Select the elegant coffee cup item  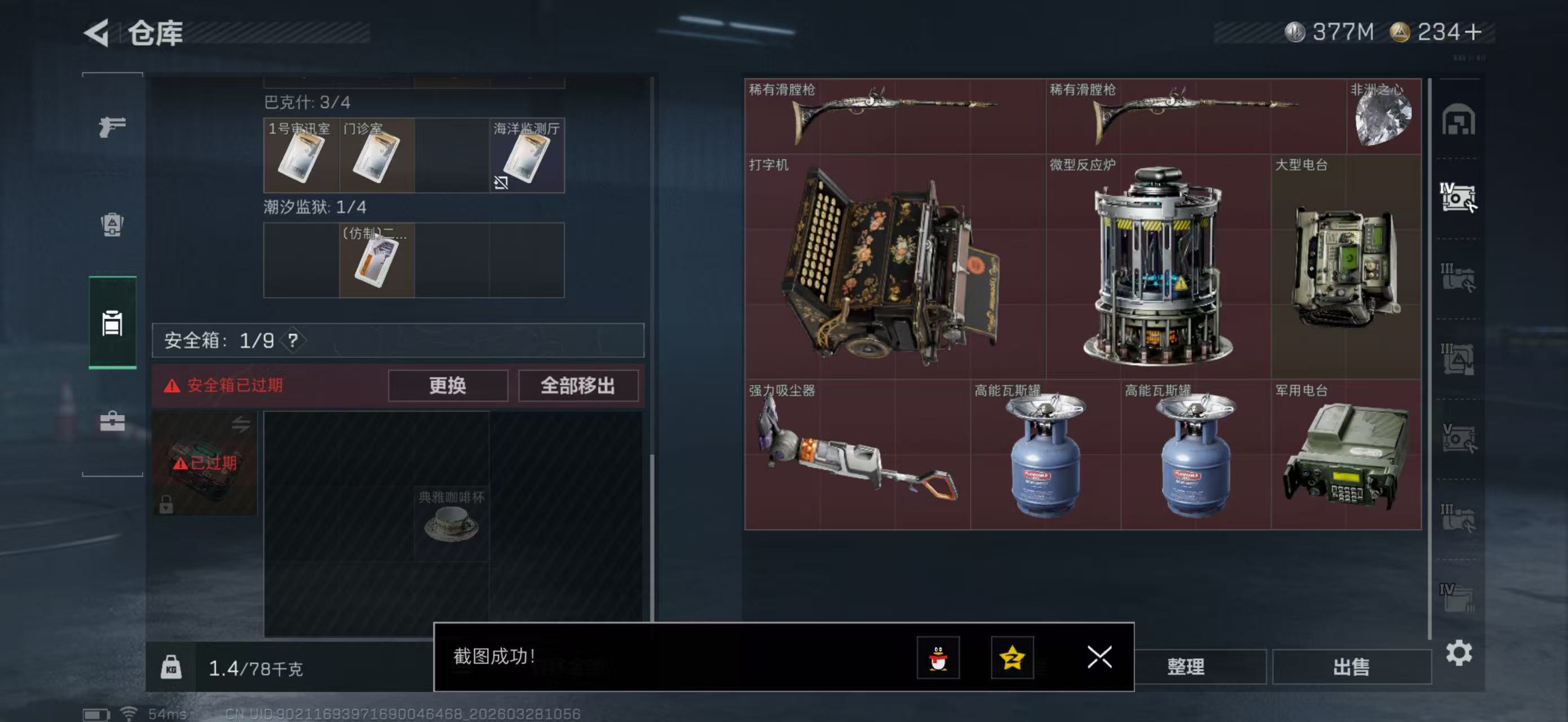451,523
